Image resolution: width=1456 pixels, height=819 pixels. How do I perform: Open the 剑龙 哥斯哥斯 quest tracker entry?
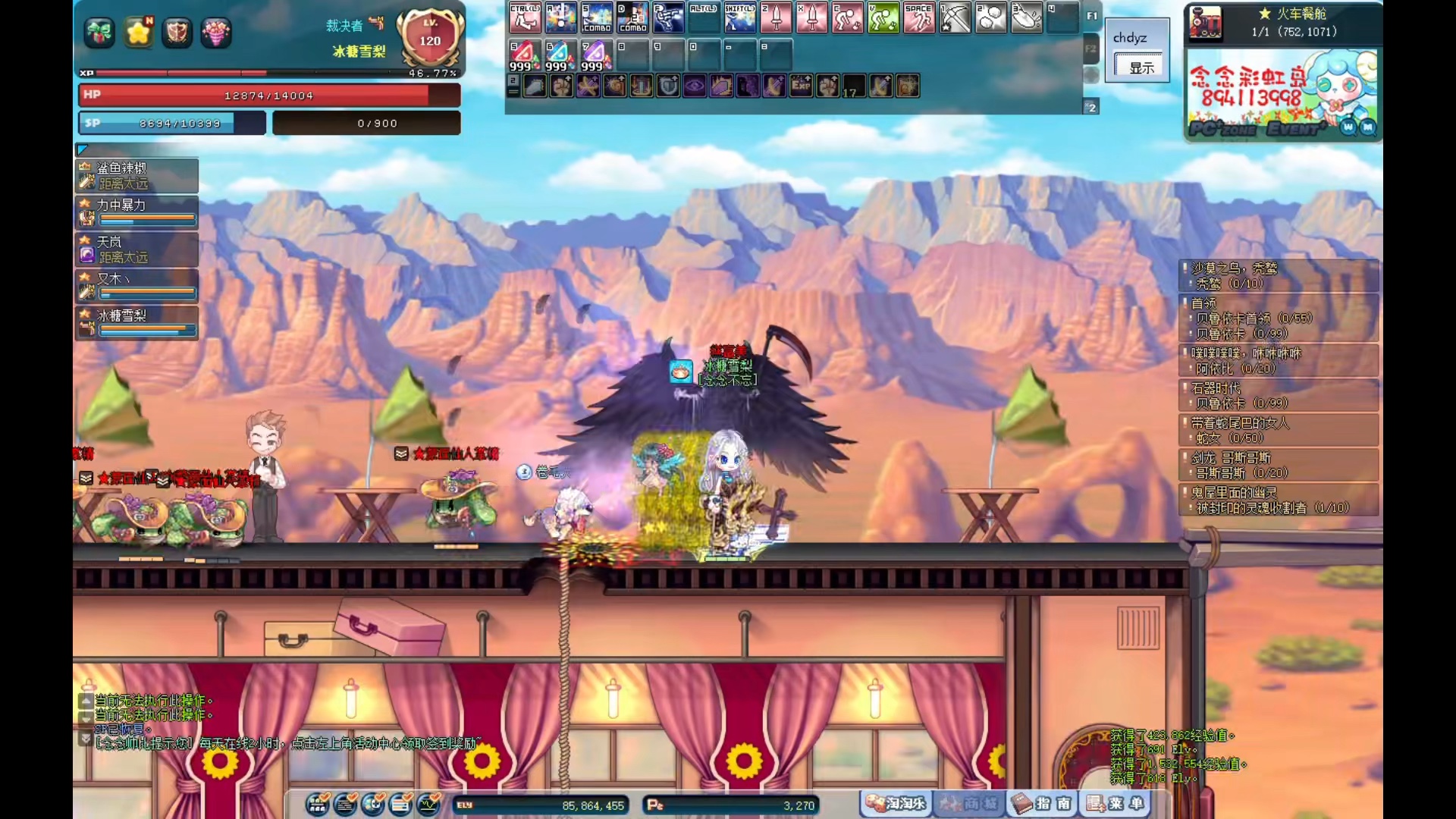coord(1279,465)
